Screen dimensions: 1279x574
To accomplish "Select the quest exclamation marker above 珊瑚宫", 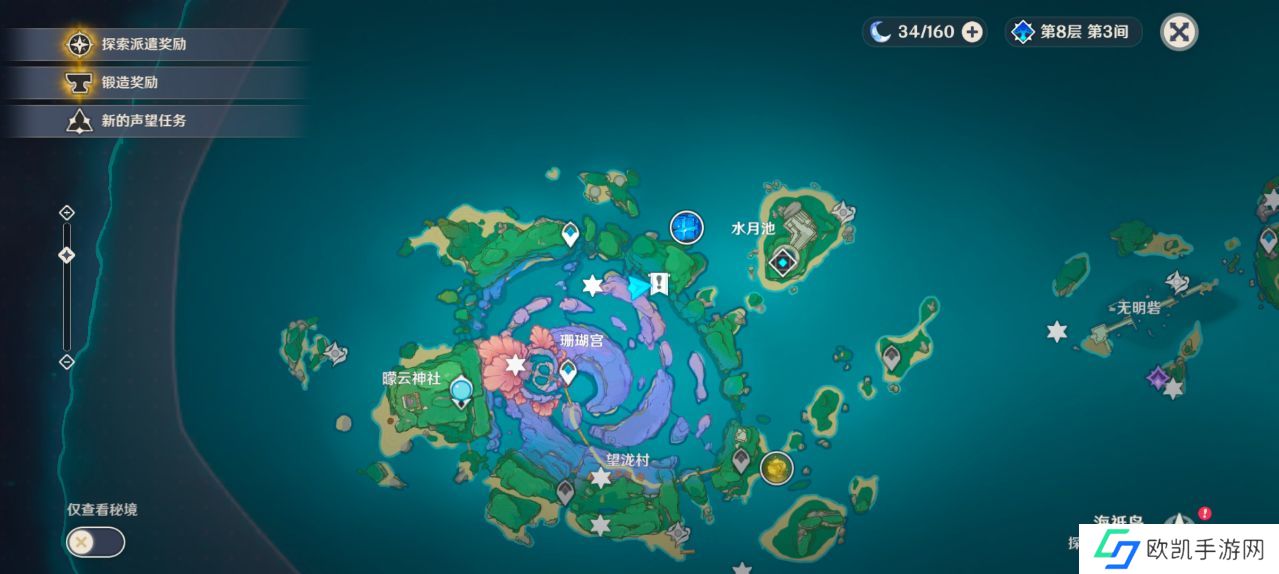I will pyautogui.click(x=658, y=284).
